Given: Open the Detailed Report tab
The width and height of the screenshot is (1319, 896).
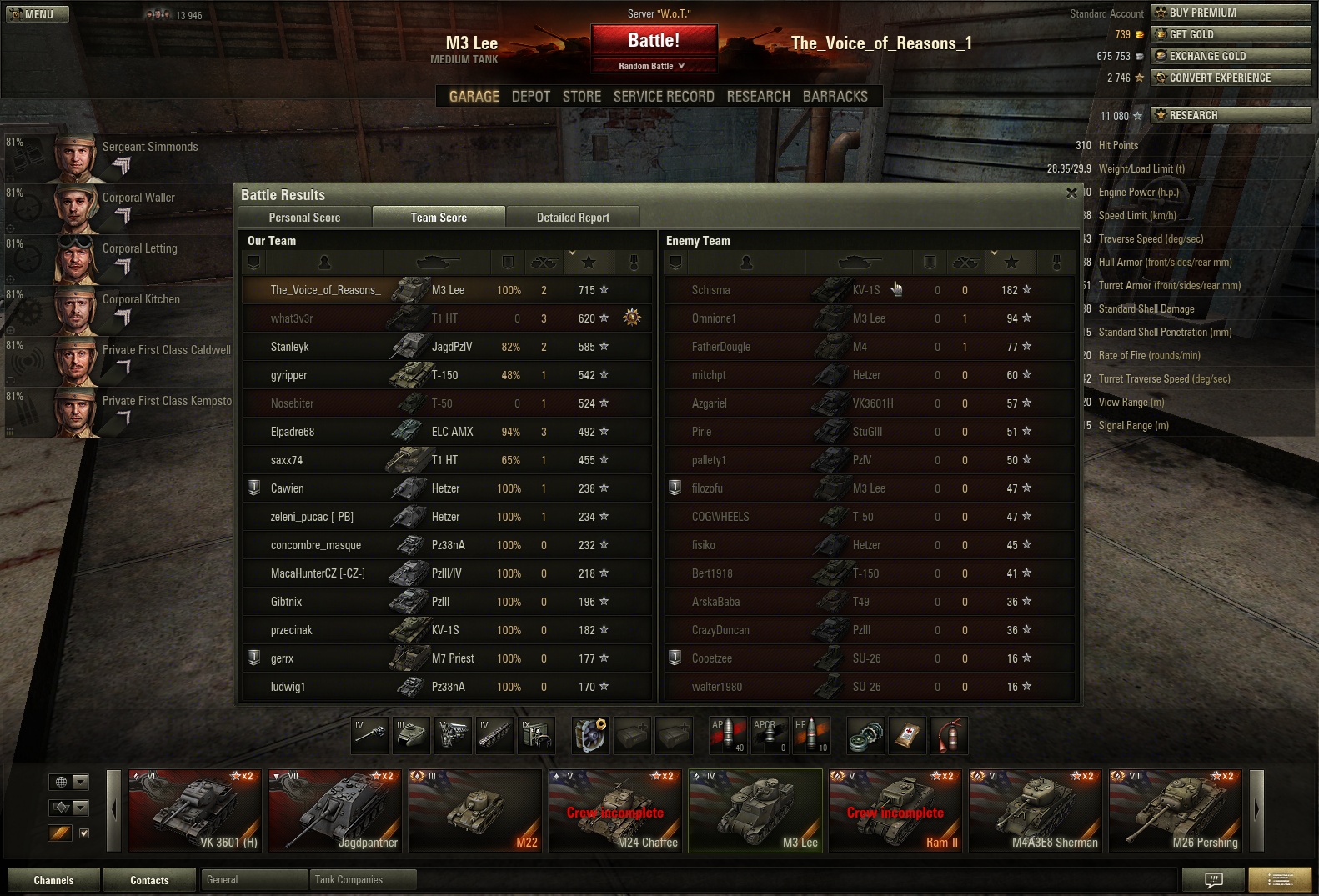Looking at the screenshot, I should [573, 218].
